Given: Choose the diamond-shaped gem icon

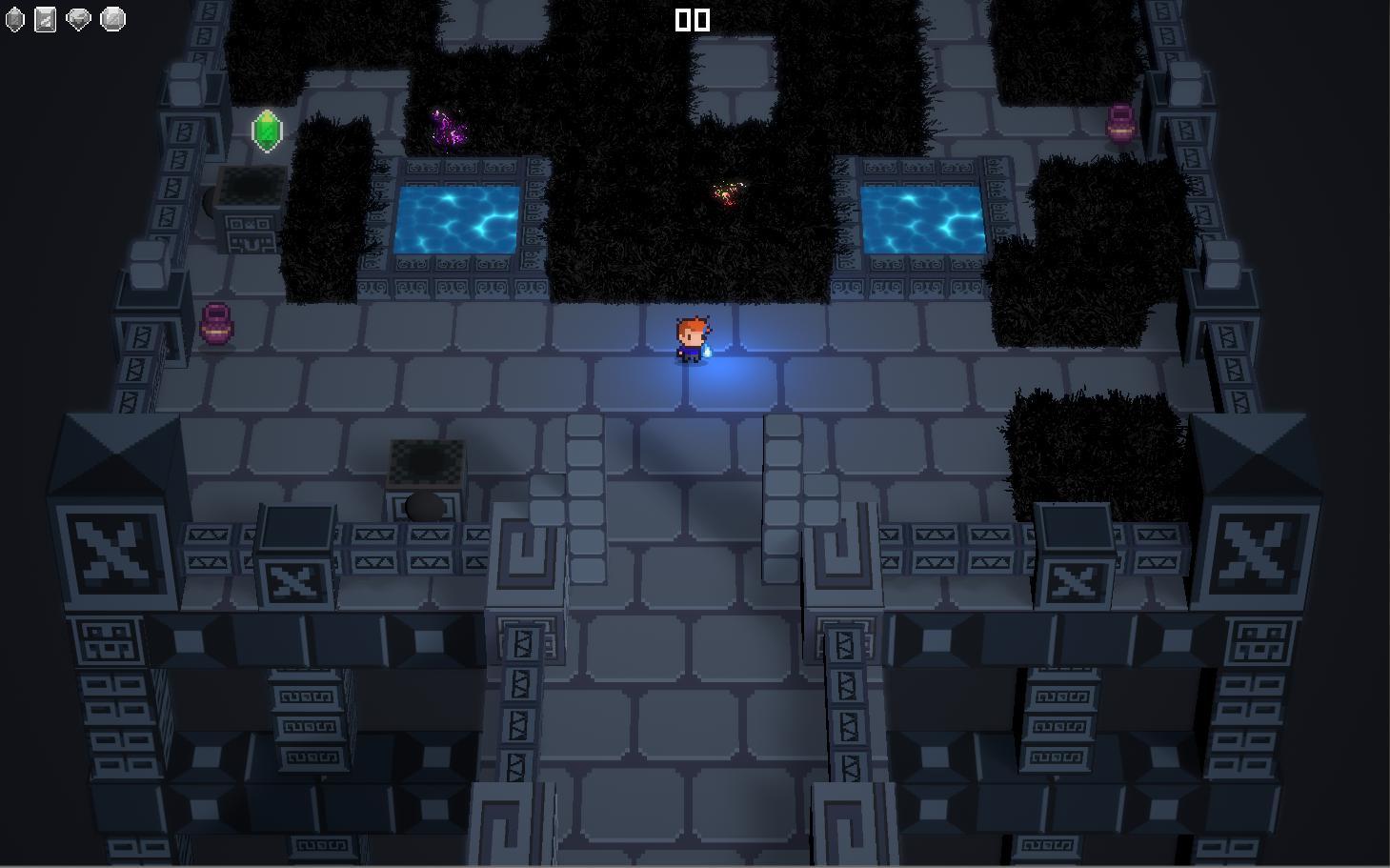Looking at the screenshot, I should pyautogui.click(x=79, y=19).
